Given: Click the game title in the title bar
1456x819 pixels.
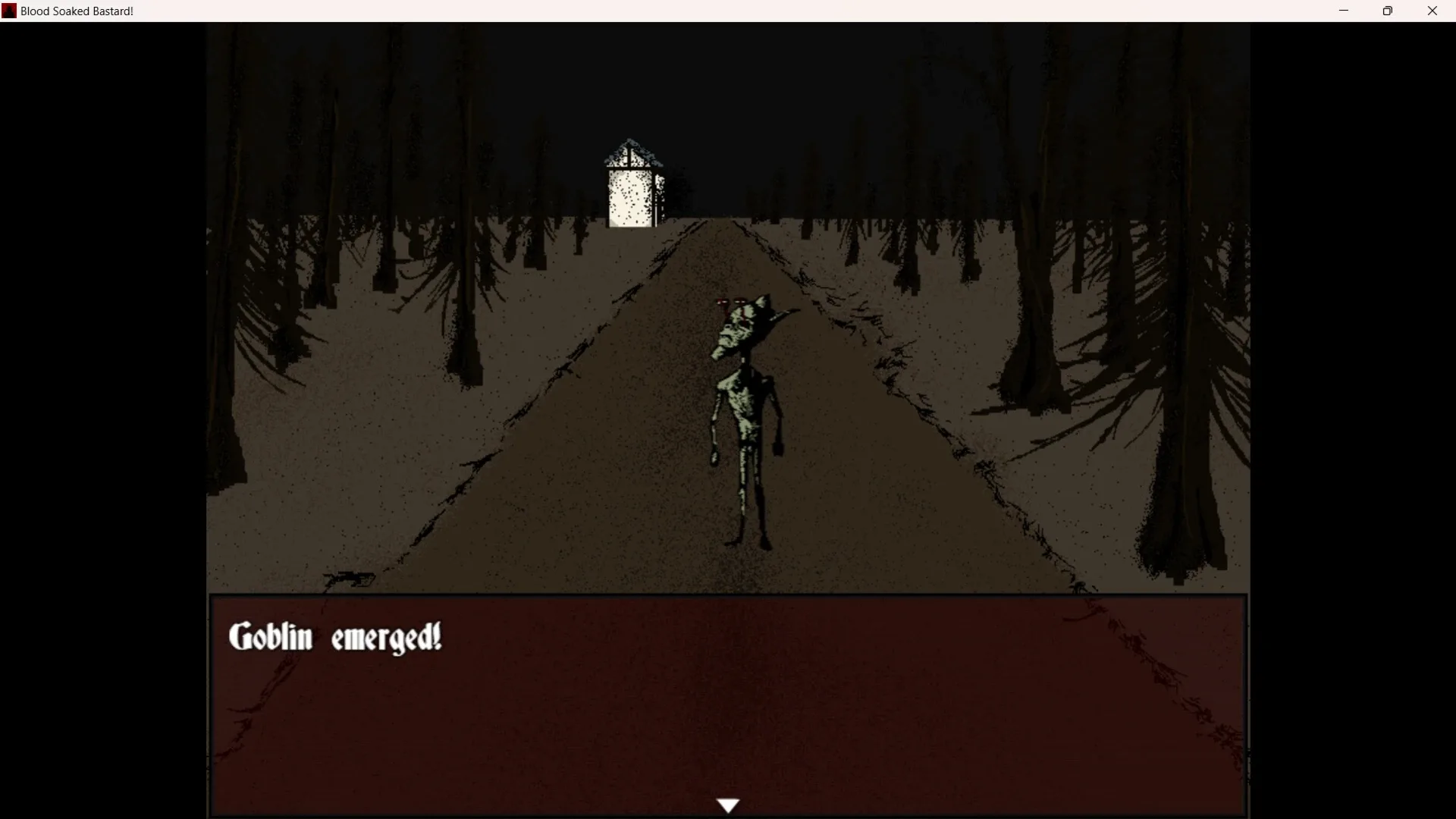Looking at the screenshot, I should click(x=76, y=11).
